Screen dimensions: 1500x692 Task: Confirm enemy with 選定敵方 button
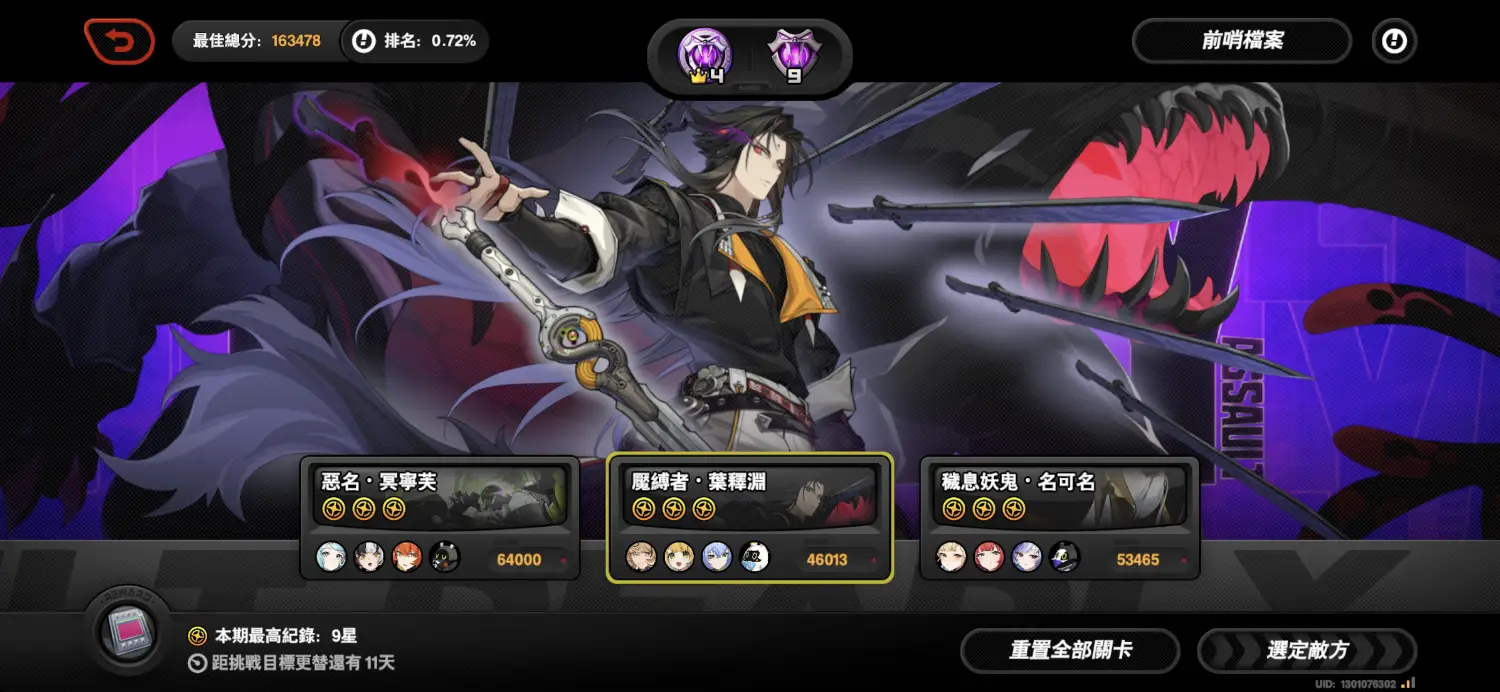(x=1307, y=651)
